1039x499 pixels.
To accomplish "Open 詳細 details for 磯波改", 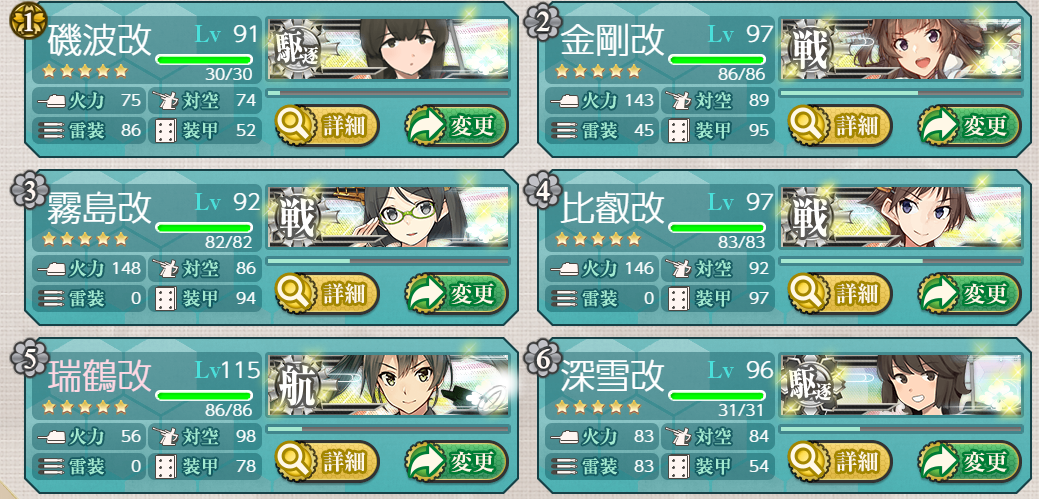I will click(327, 126).
